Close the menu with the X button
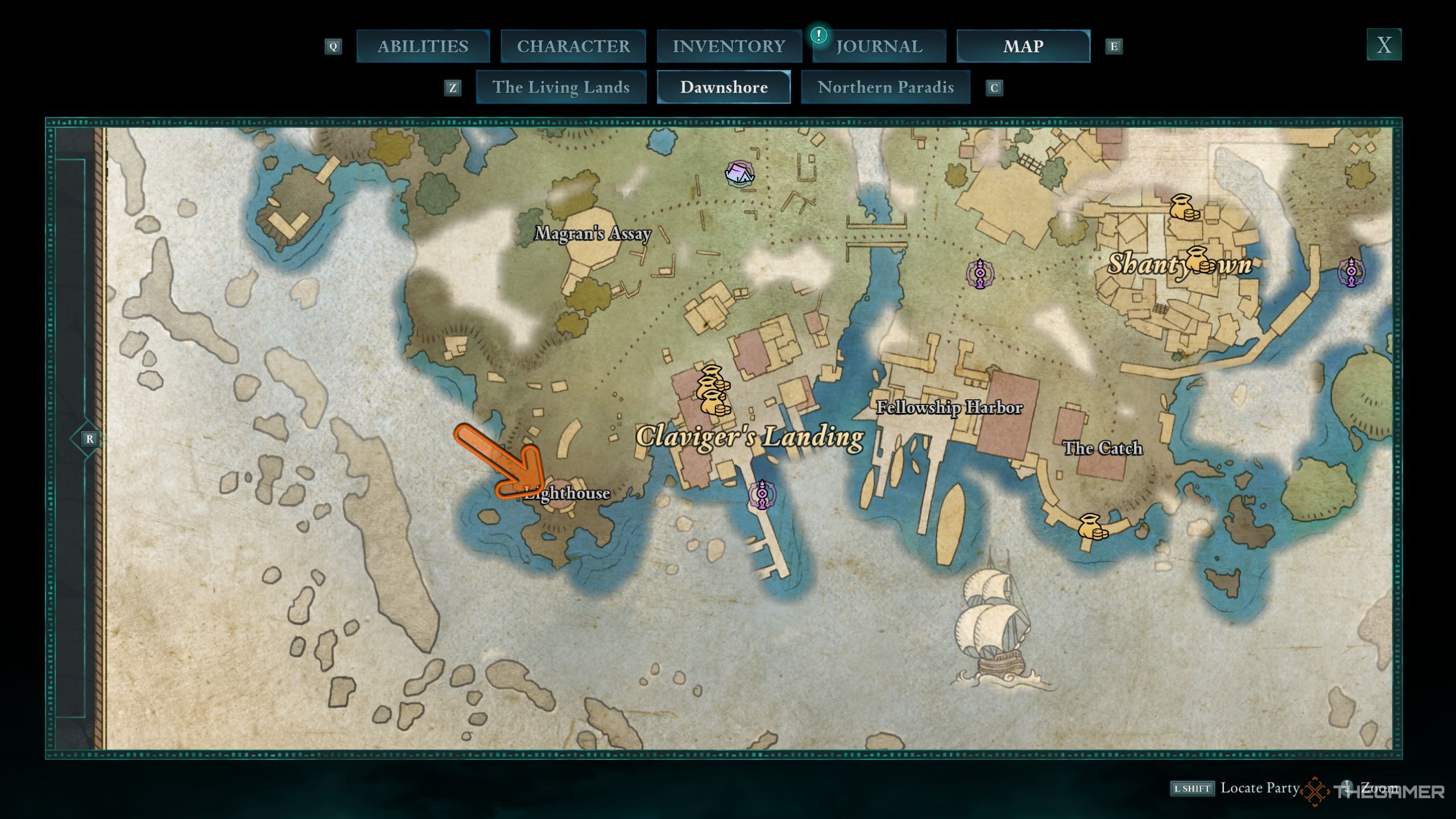1456x819 pixels. click(1383, 44)
